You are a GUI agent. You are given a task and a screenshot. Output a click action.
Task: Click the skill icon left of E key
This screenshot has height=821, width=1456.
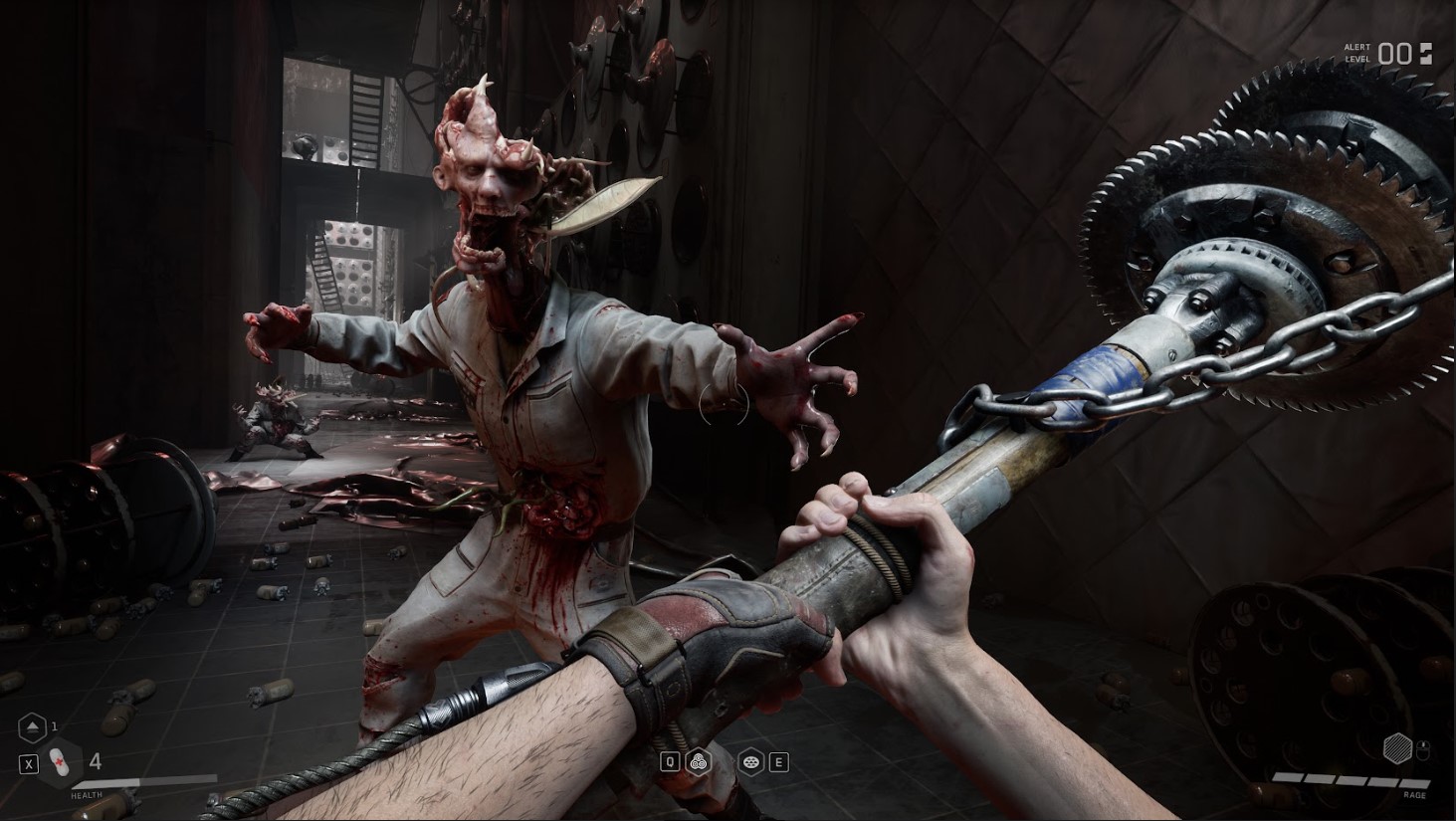click(751, 762)
